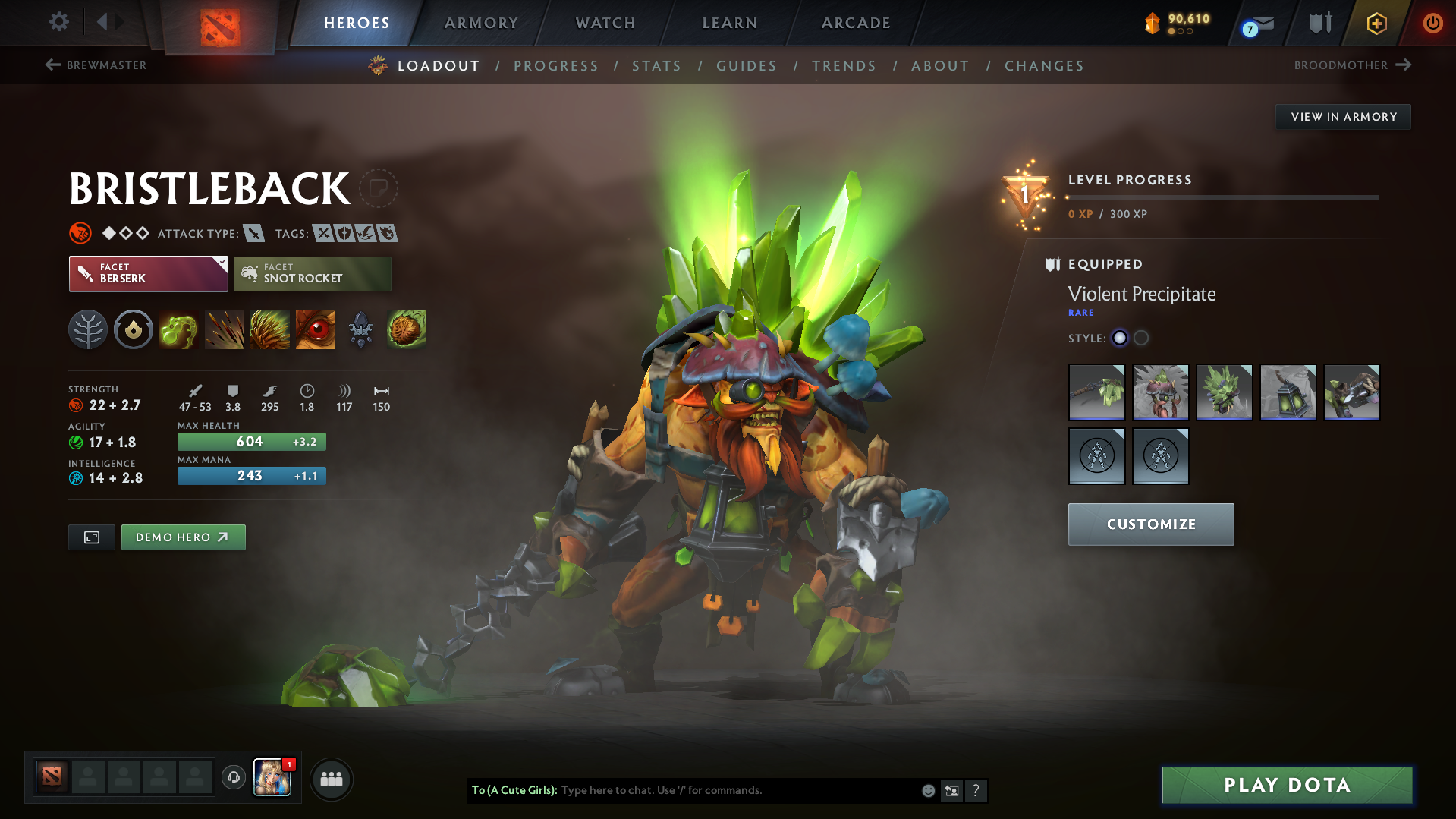Select the Quill Spray ability icon
1456x819 pixels.
(x=225, y=329)
